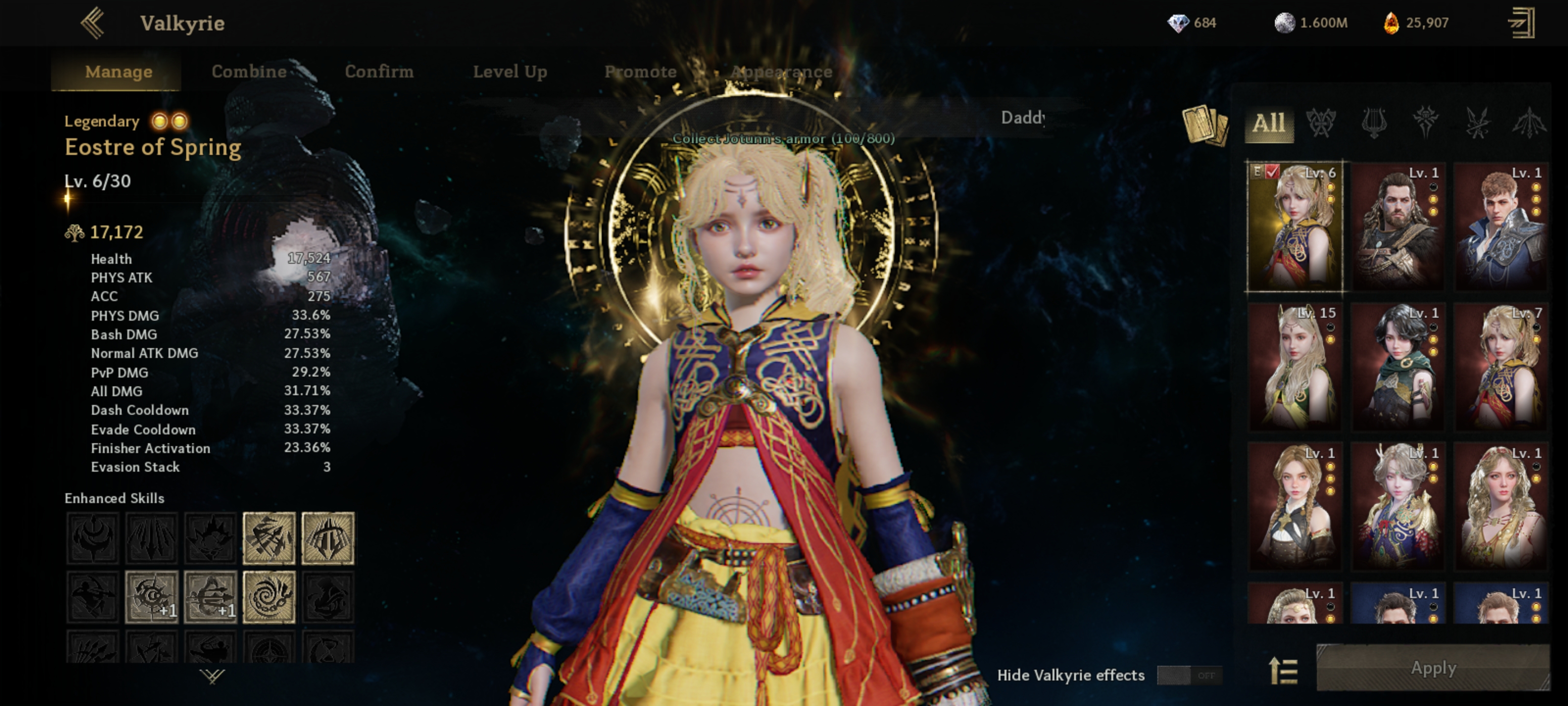Open the card collection icon

pos(1204,125)
